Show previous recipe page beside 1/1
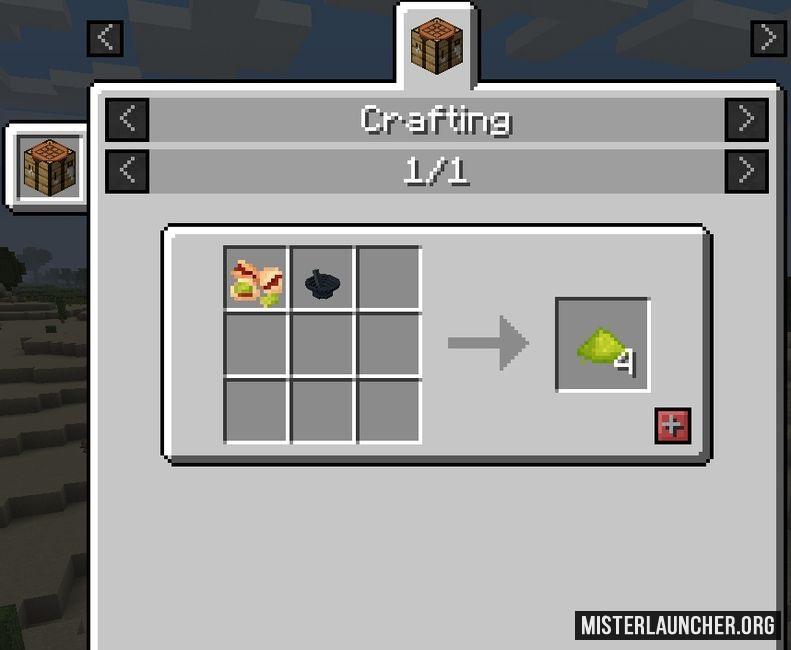This screenshot has width=791, height=650. click(128, 171)
